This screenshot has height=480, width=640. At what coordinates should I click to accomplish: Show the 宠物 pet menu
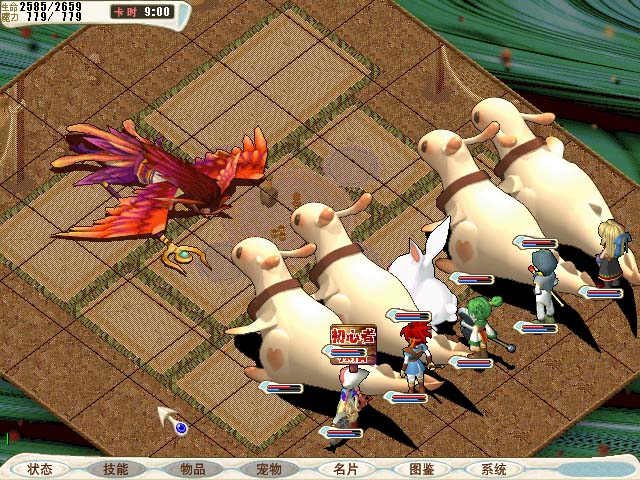tap(268, 468)
